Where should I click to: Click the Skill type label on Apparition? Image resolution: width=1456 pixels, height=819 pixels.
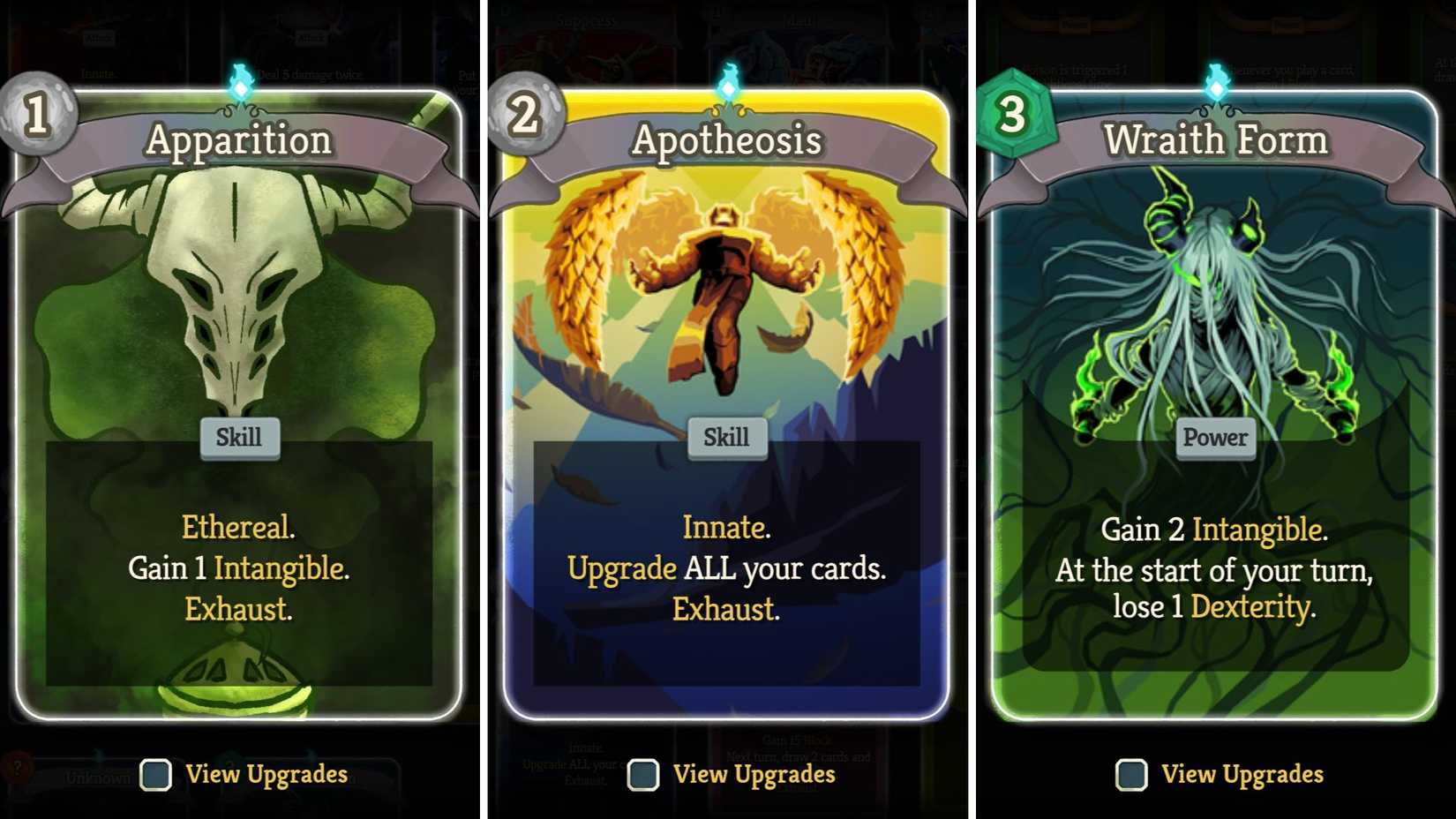239,436
